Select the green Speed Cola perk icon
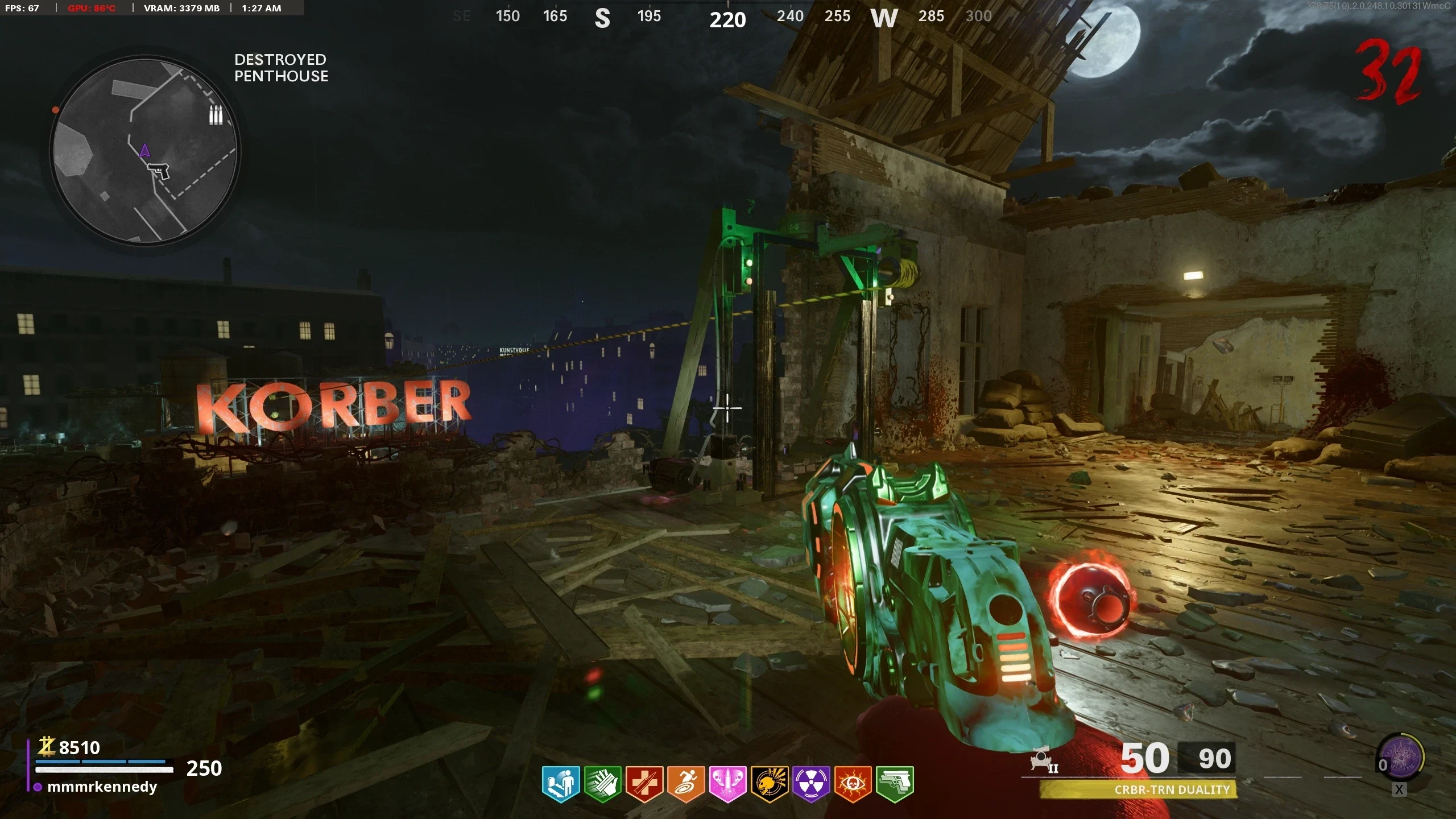The image size is (1456, 819). pos(603,784)
